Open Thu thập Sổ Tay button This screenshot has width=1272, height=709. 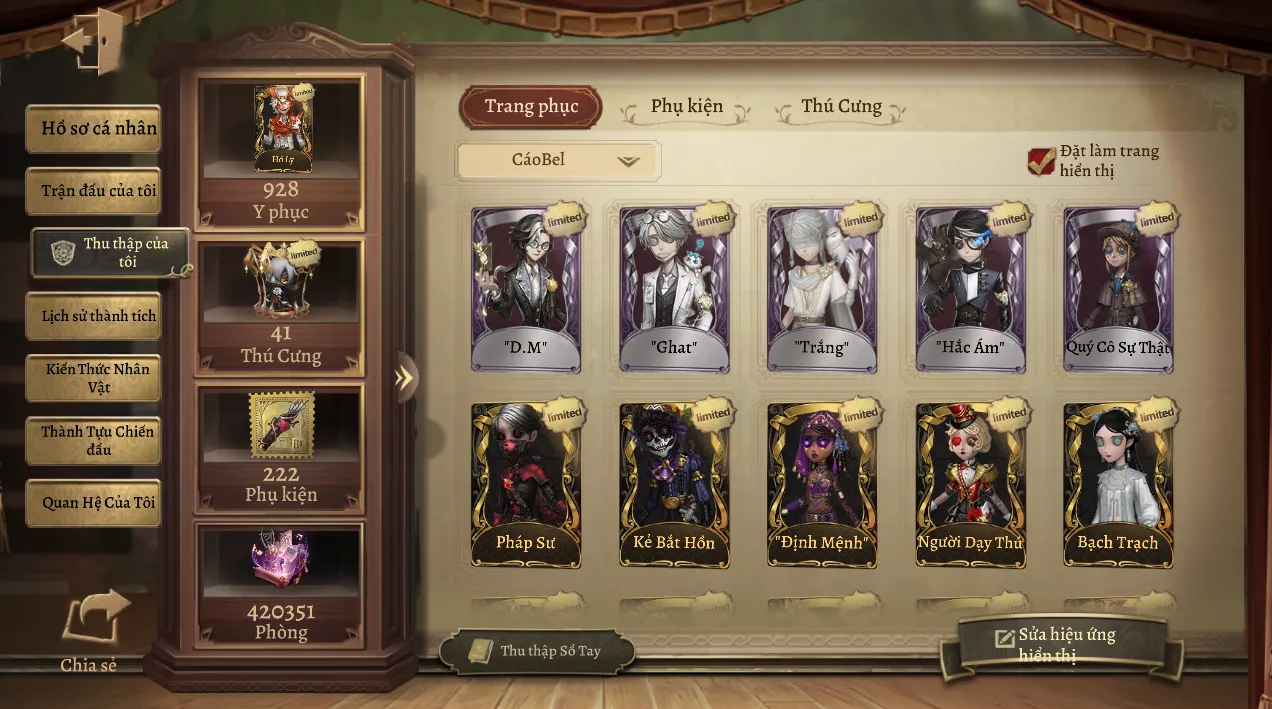[x=537, y=651]
